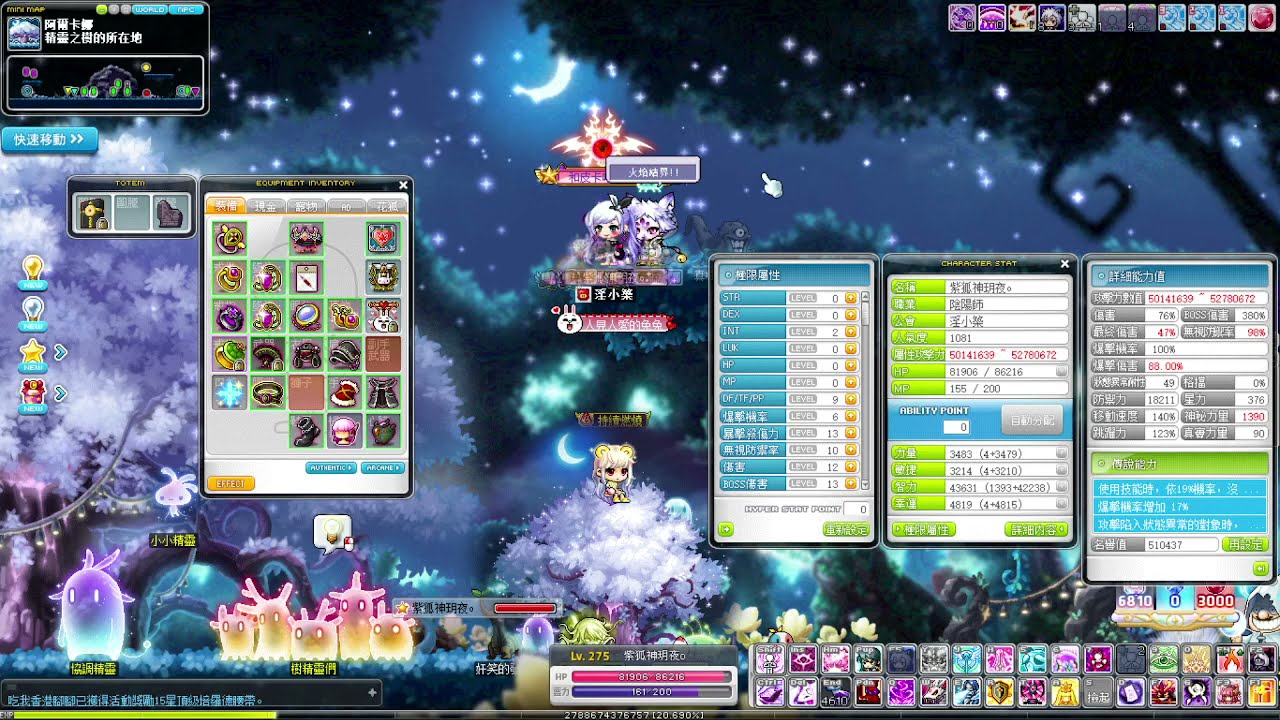
Task: Select the equipped black boots slot
Action: [306, 431]
